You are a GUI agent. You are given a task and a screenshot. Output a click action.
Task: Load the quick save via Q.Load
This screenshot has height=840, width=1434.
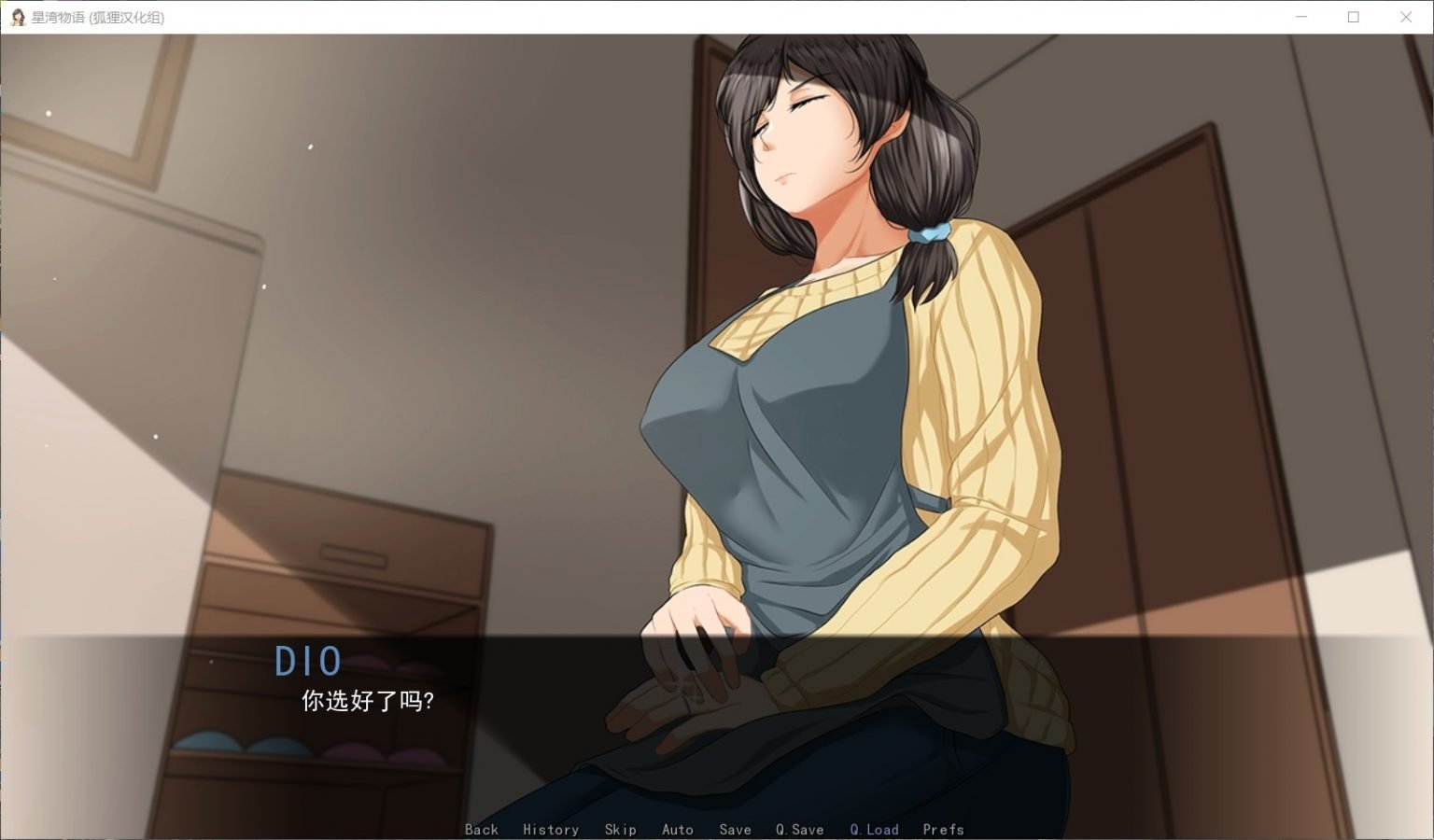click(x=874, y=829)
